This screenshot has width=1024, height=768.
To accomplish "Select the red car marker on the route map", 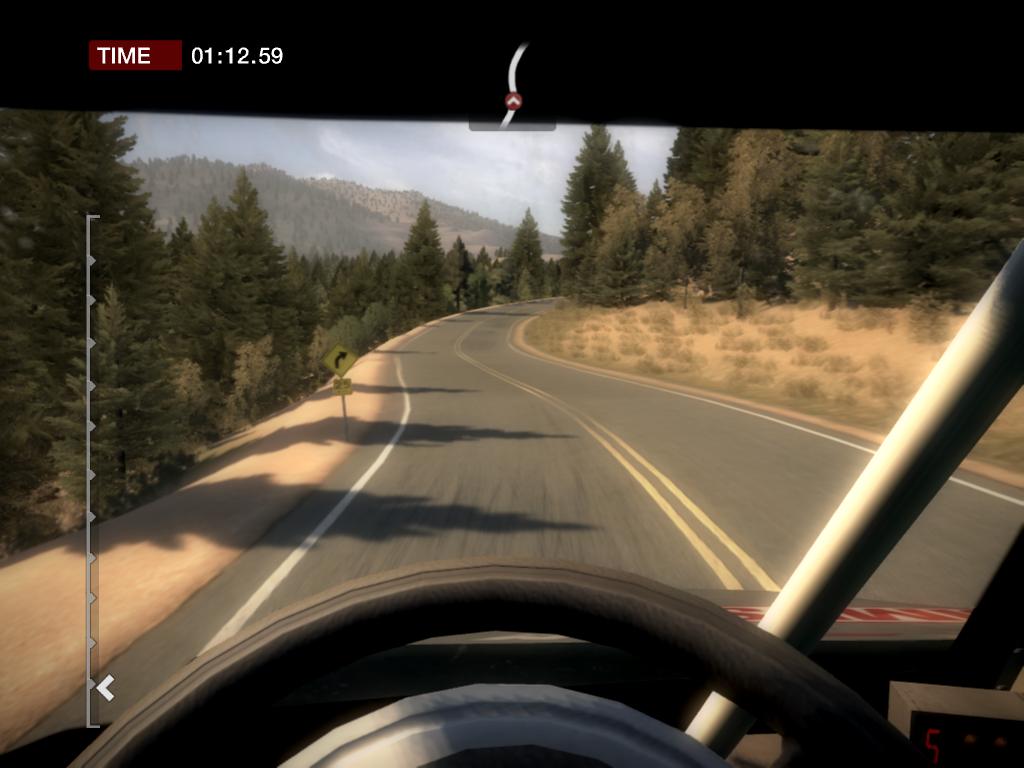I will [x=513, y=100].
